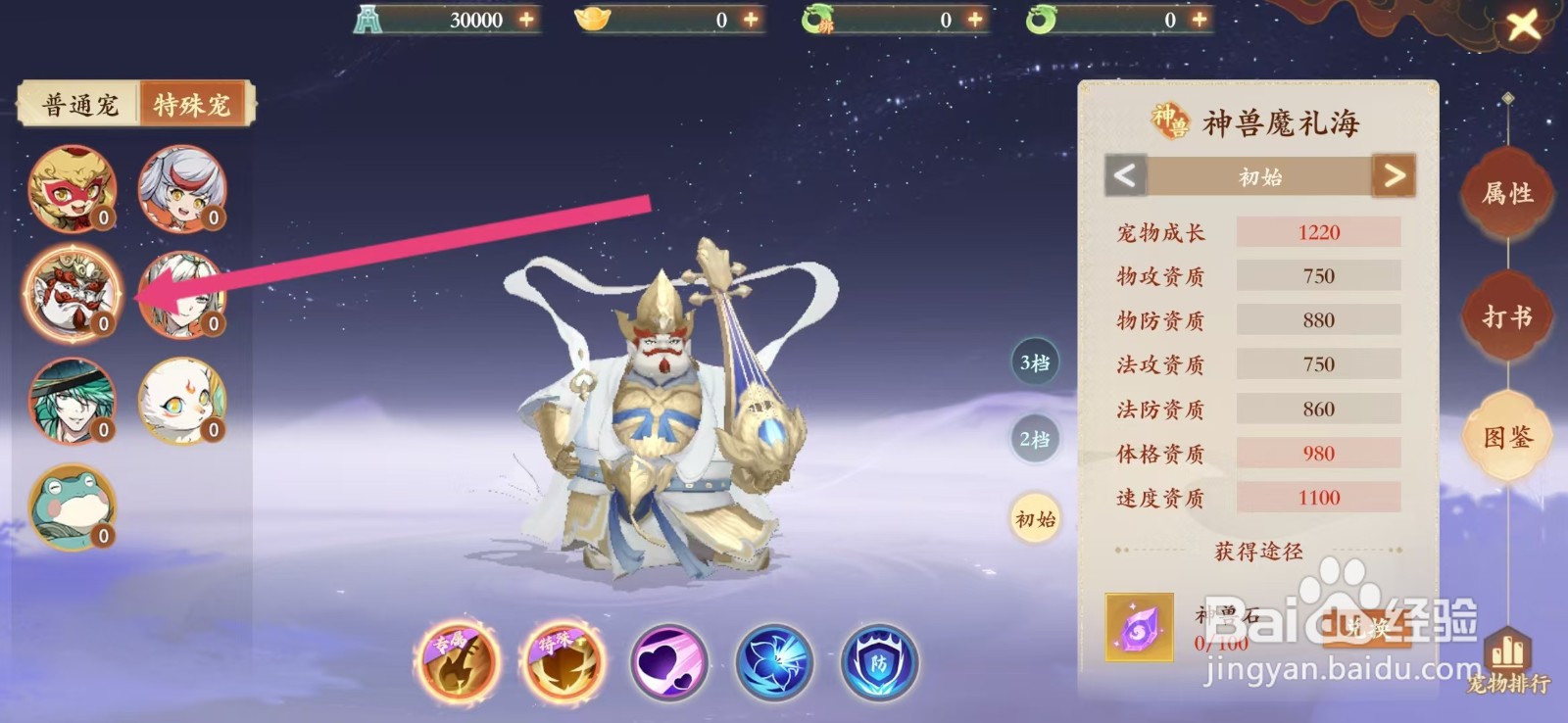Screen dimensions: 1568x723
Task: Click the right arrow beside 初始
Action: tap(1393, 177)
